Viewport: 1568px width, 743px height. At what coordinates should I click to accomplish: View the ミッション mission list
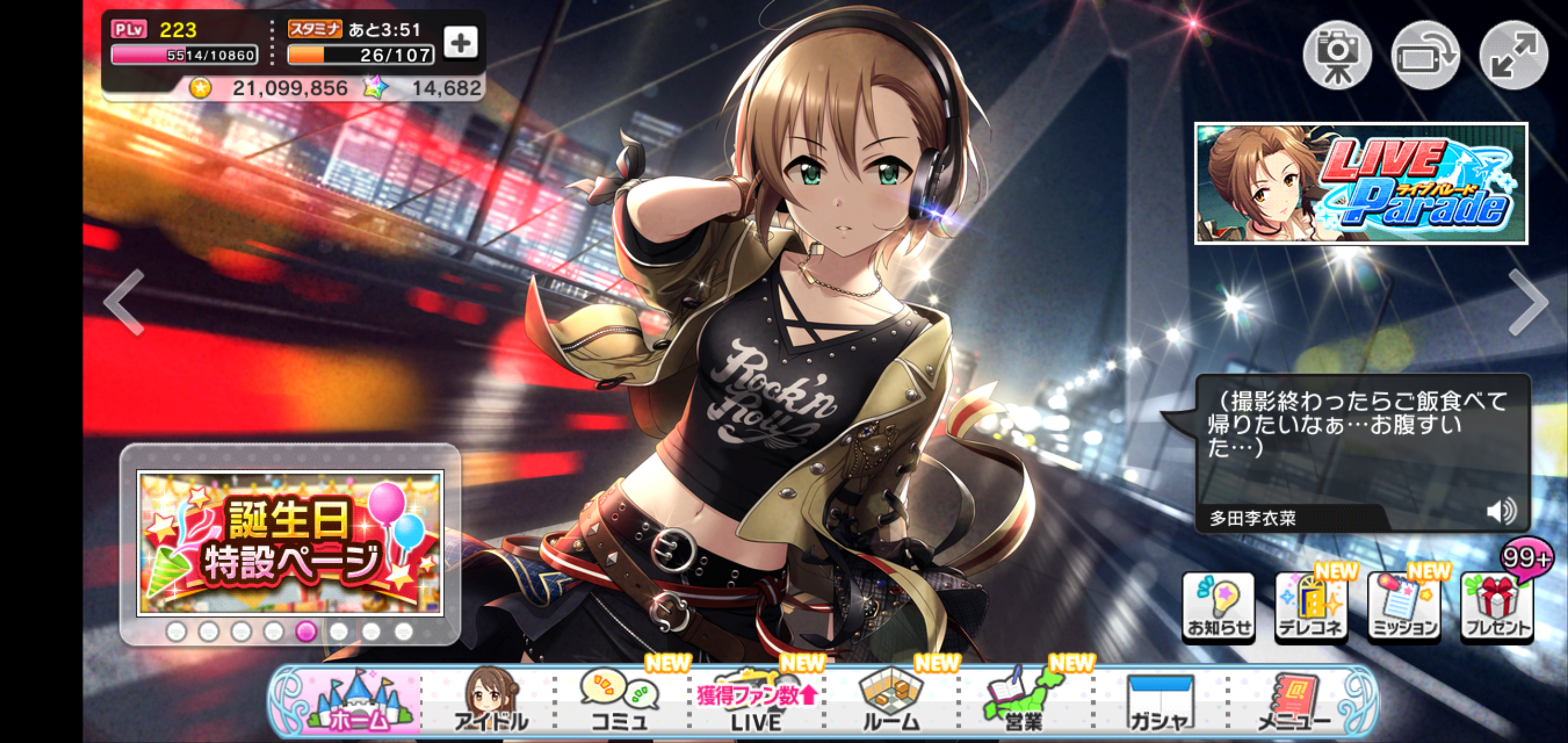click(1403, 607)
